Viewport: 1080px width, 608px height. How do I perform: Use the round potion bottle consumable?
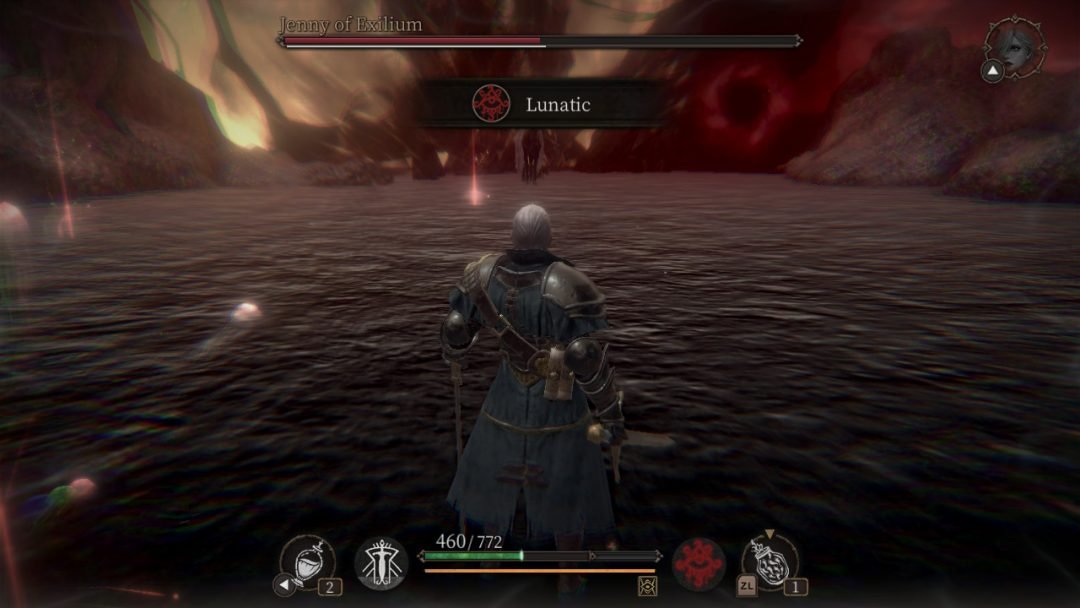[x=772, y=562]
